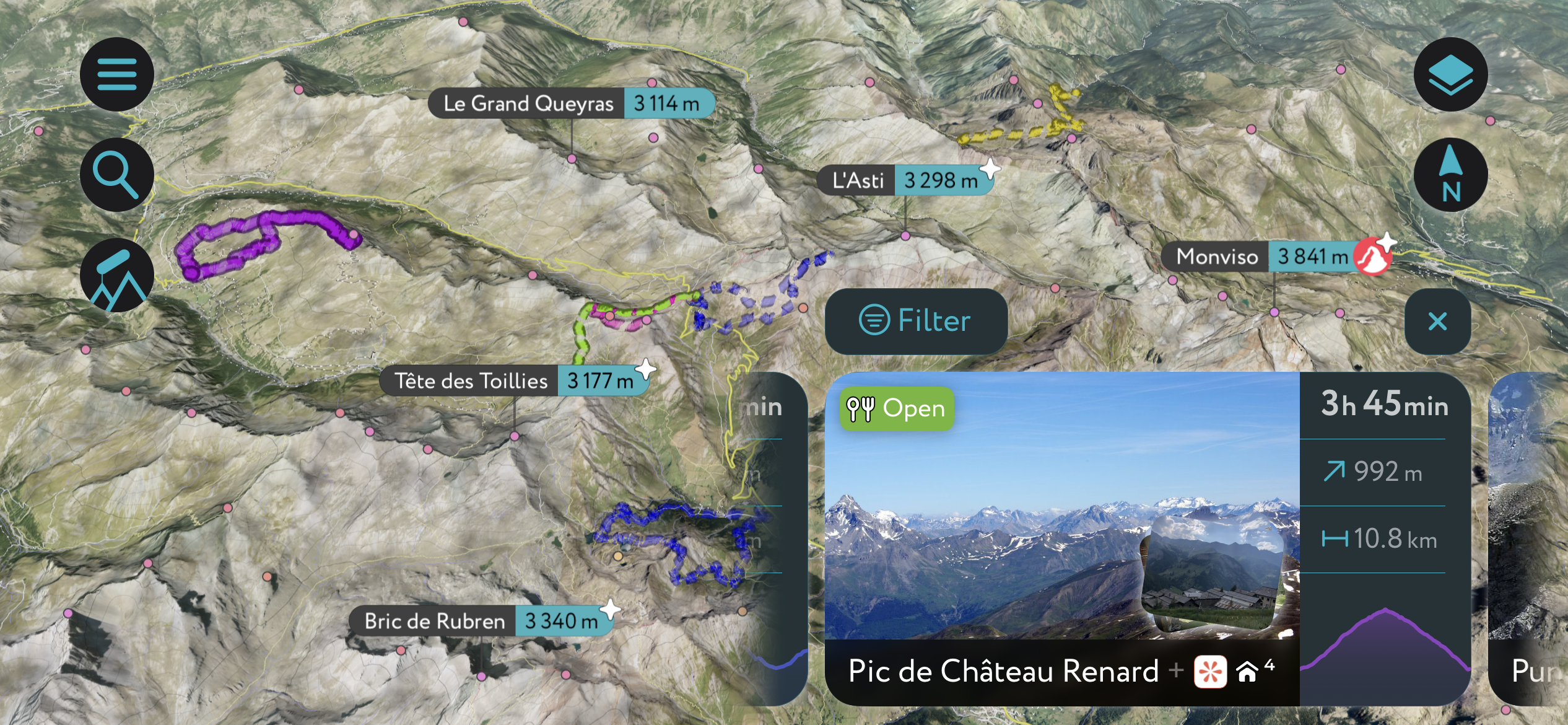Open the Filter options
This screenshot has height=725, width=1568.
[916, 320]
